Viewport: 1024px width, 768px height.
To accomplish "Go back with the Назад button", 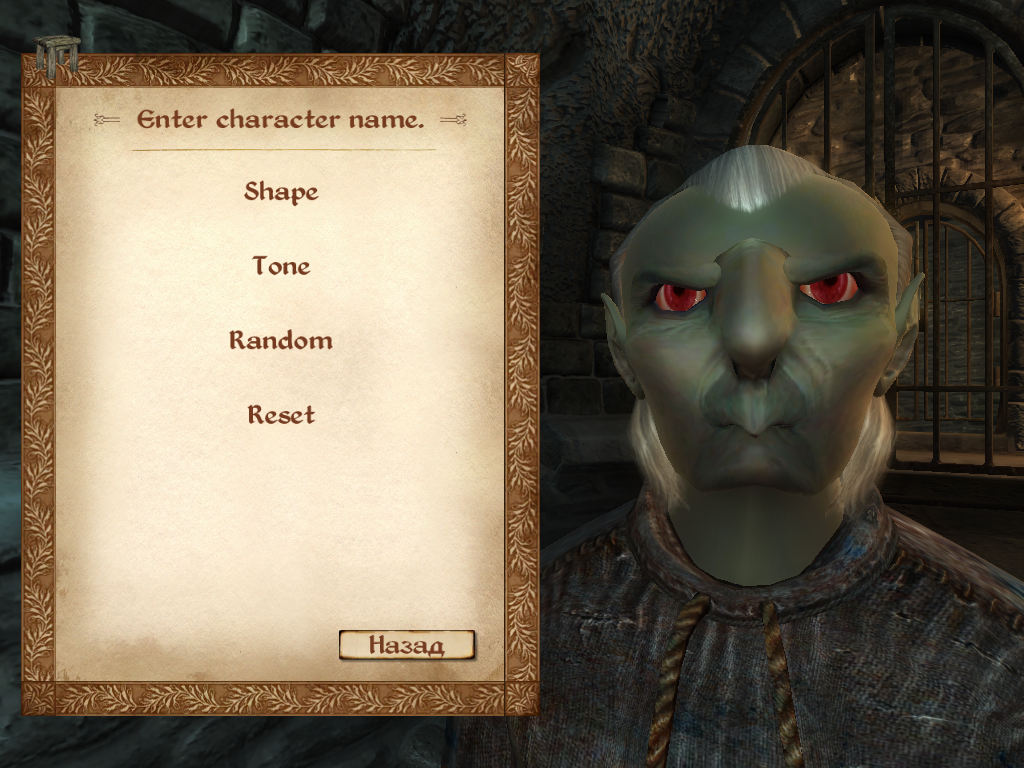I will click(x=406, y=645).
